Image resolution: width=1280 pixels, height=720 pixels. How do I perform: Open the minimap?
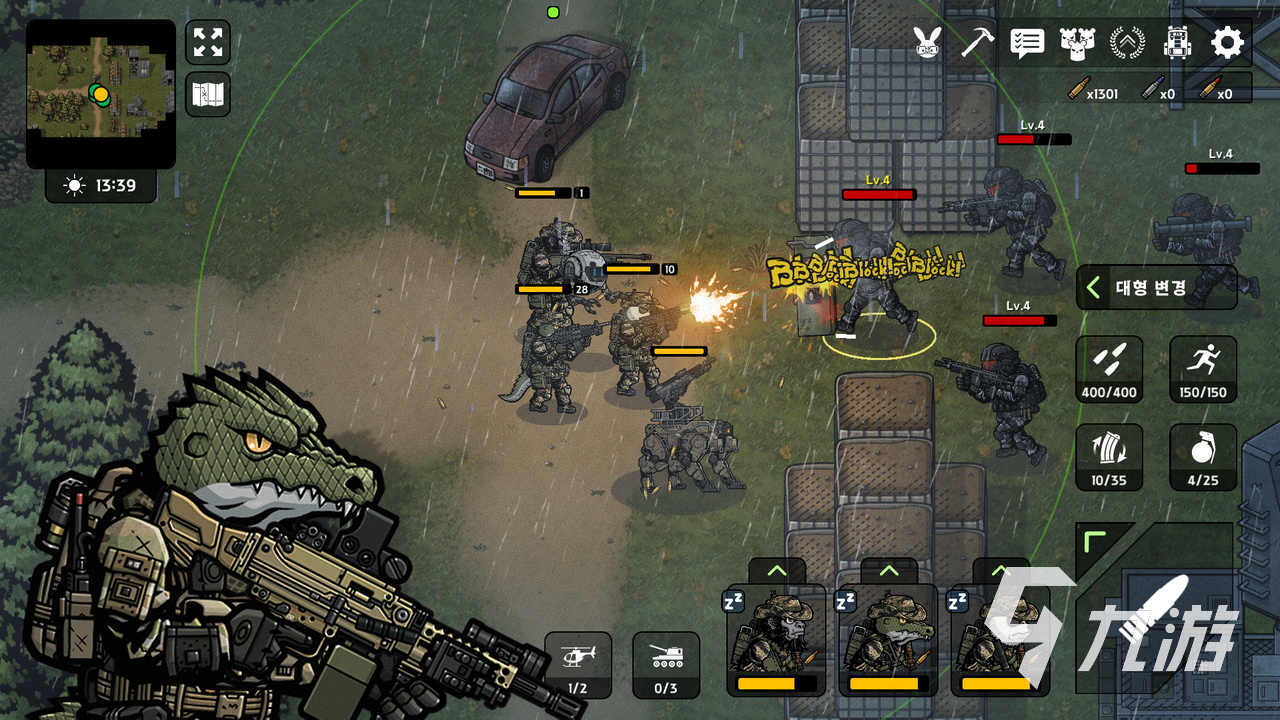(100, 93)
